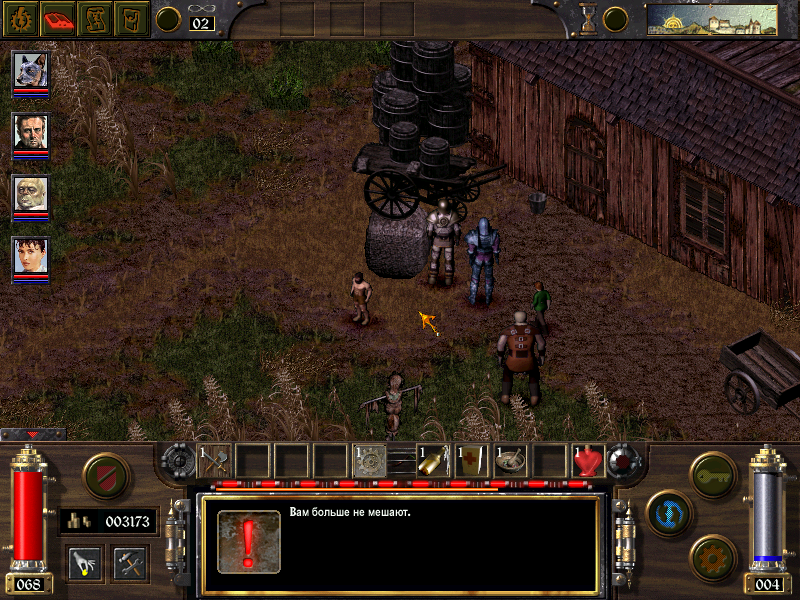Open the red logbook button
The width and height of the screenshot is (800, 600).
tap(57, 18)
